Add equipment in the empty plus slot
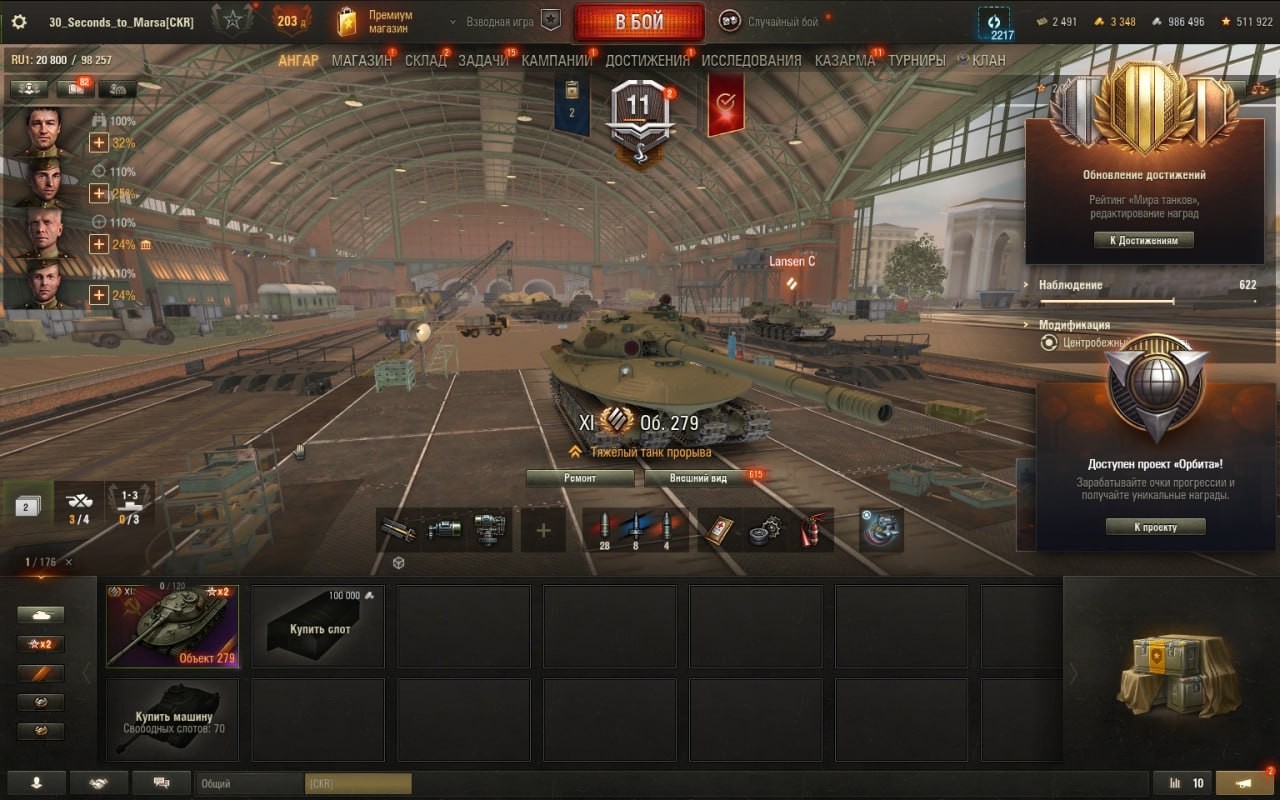 click(x=544, y=530)
